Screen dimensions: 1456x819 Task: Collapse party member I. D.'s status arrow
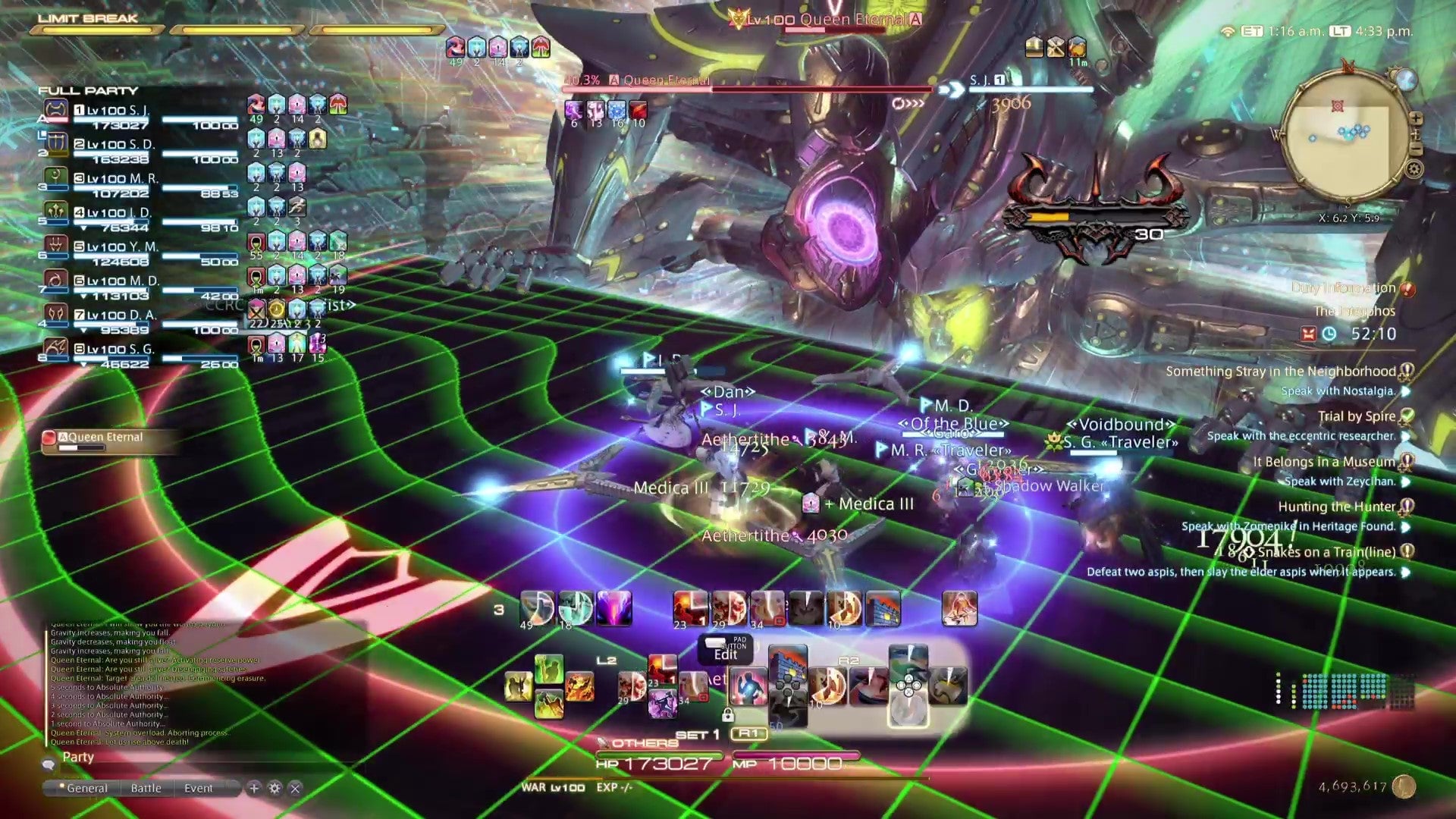tap(84, 227)
